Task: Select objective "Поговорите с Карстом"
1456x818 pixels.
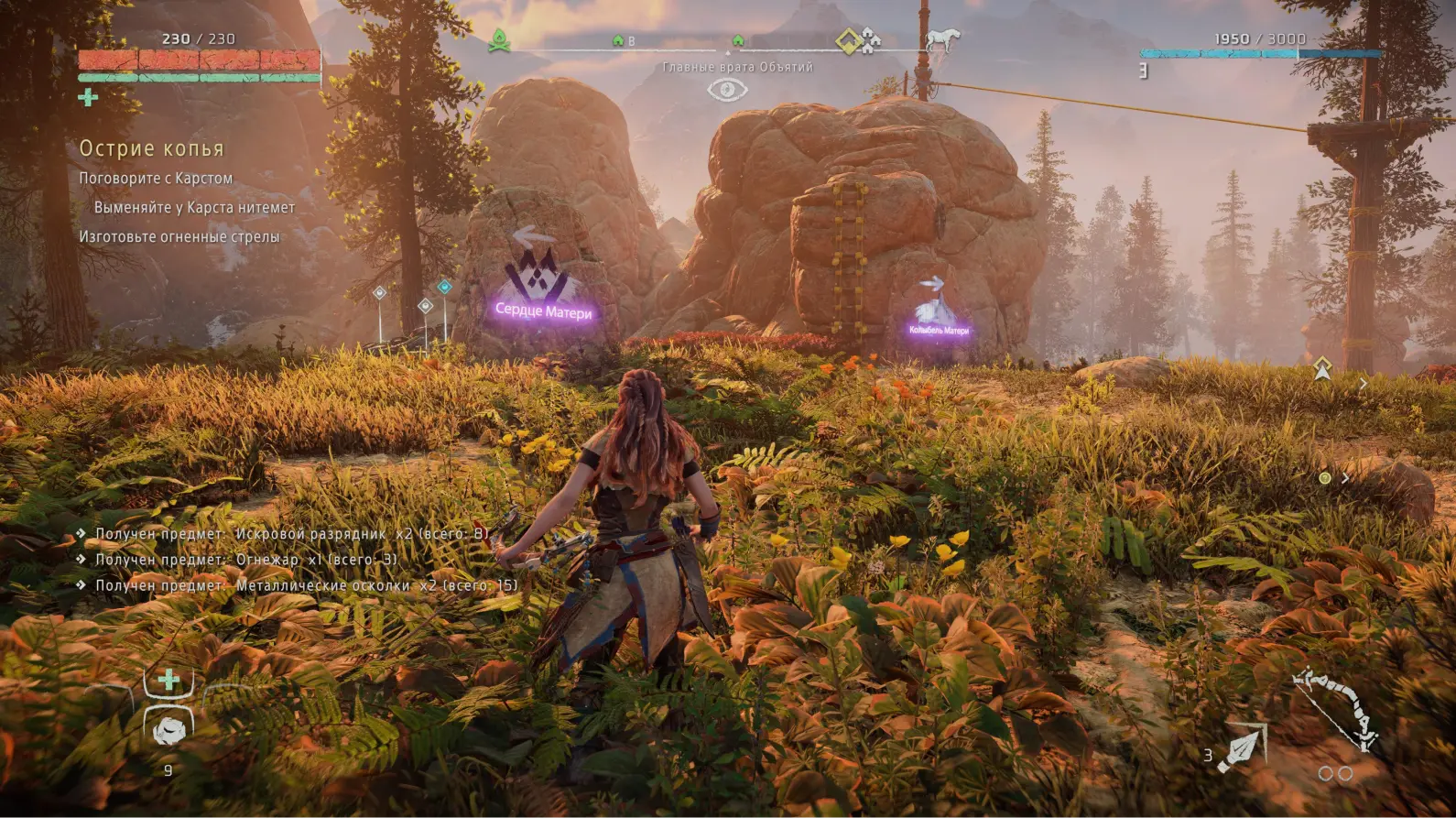Action: click(x=156, y=179)
